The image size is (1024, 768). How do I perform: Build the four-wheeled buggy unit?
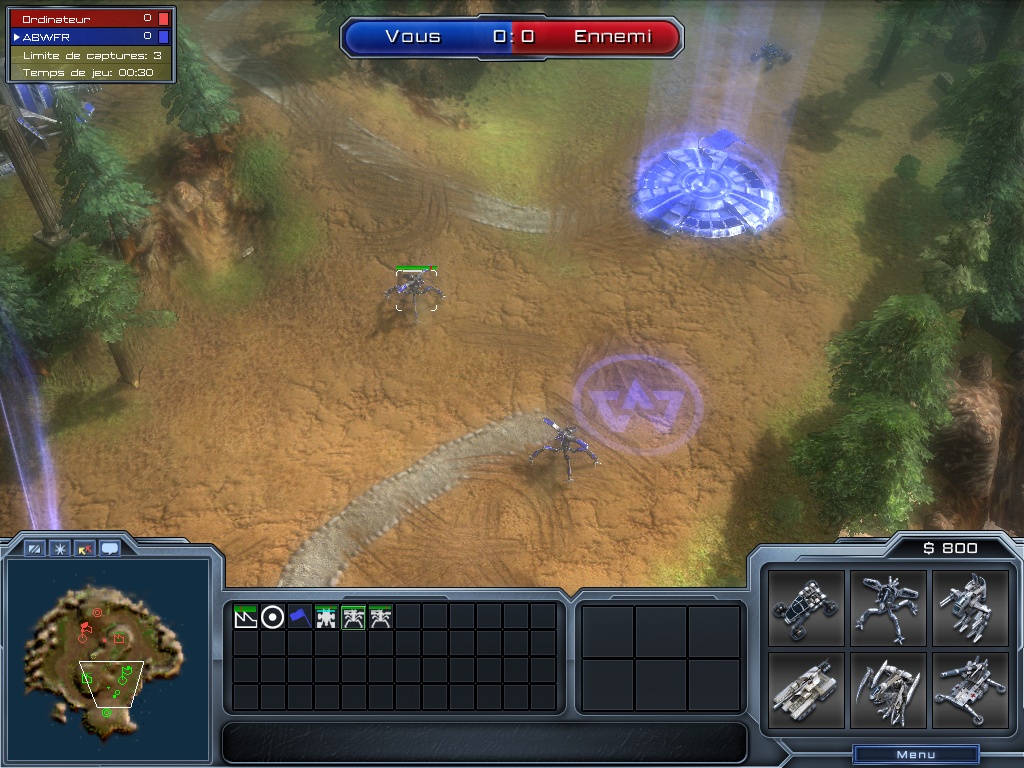tap(807, 608)
